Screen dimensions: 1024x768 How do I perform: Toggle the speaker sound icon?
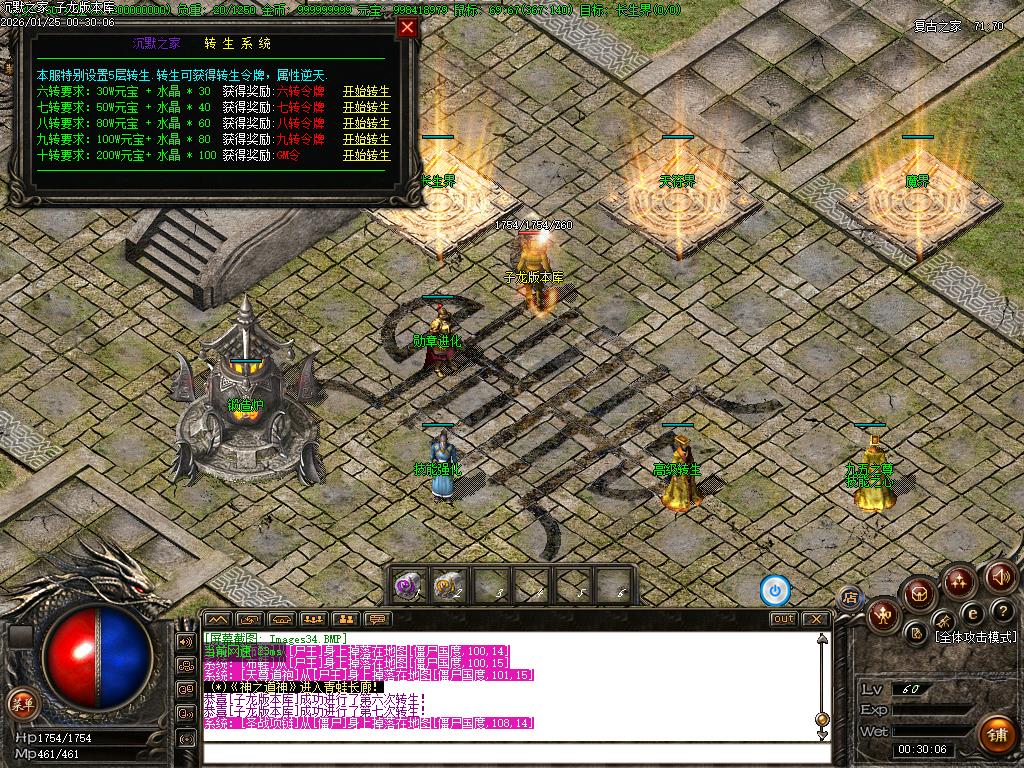pos(1001,577)
